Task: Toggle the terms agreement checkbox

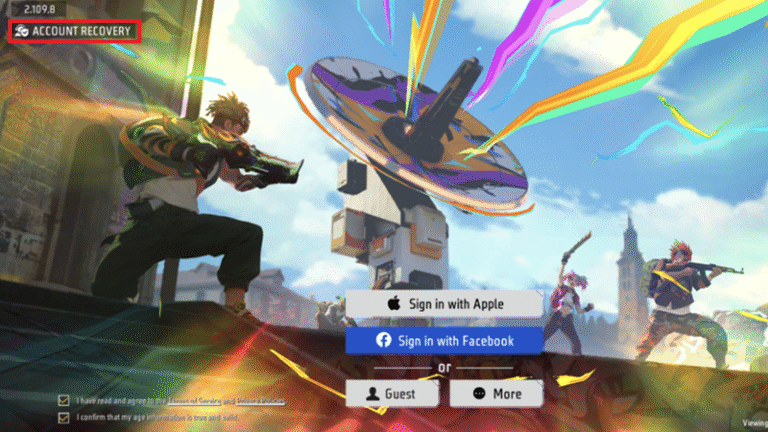Action: tap(63, 401)
